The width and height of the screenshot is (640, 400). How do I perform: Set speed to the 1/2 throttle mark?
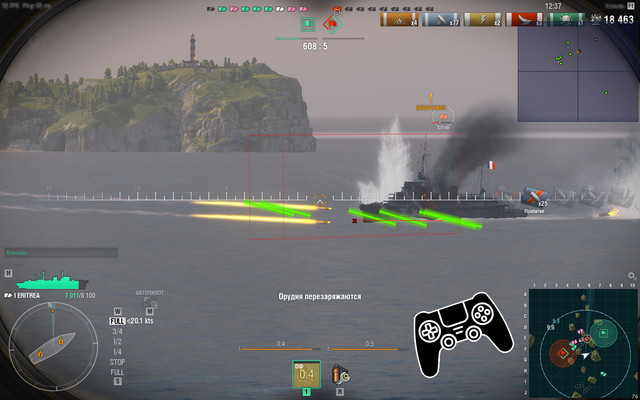click(117, 341)
